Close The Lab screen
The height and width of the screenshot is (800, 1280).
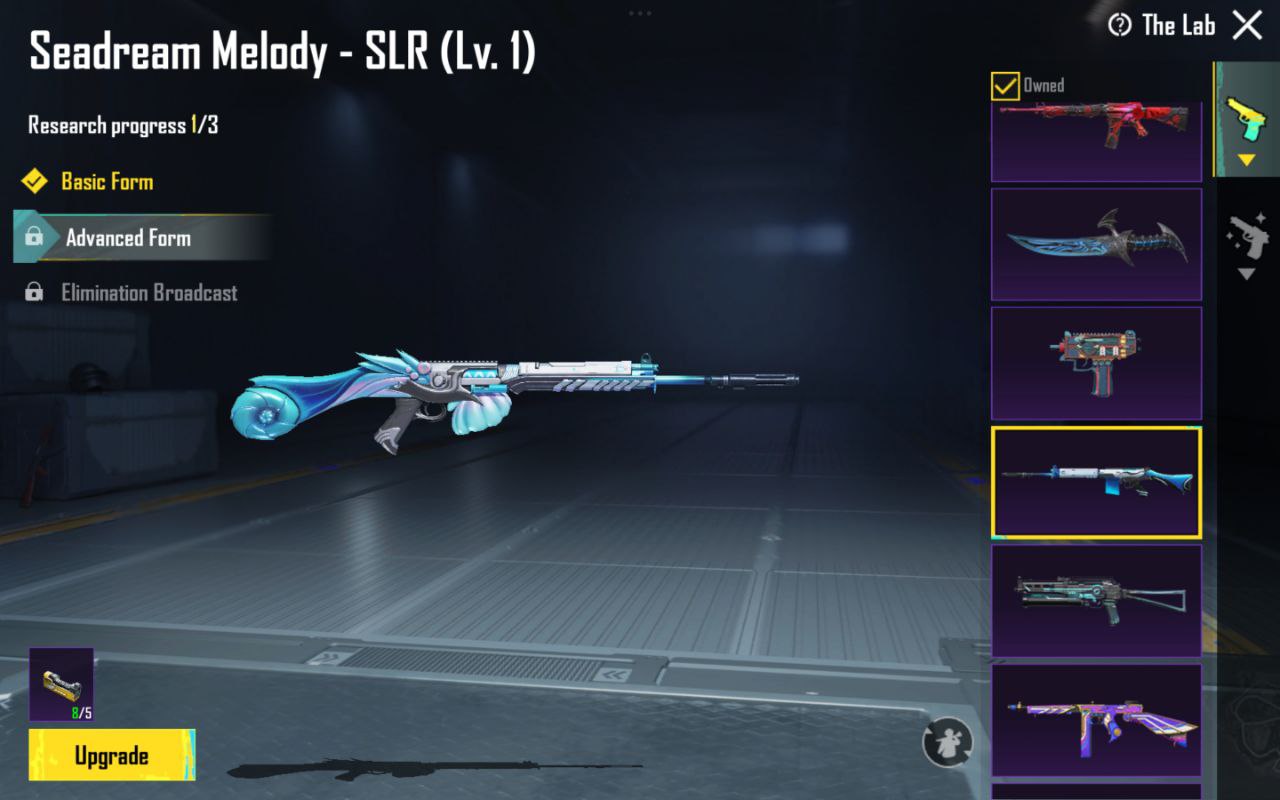[1247, 25]
